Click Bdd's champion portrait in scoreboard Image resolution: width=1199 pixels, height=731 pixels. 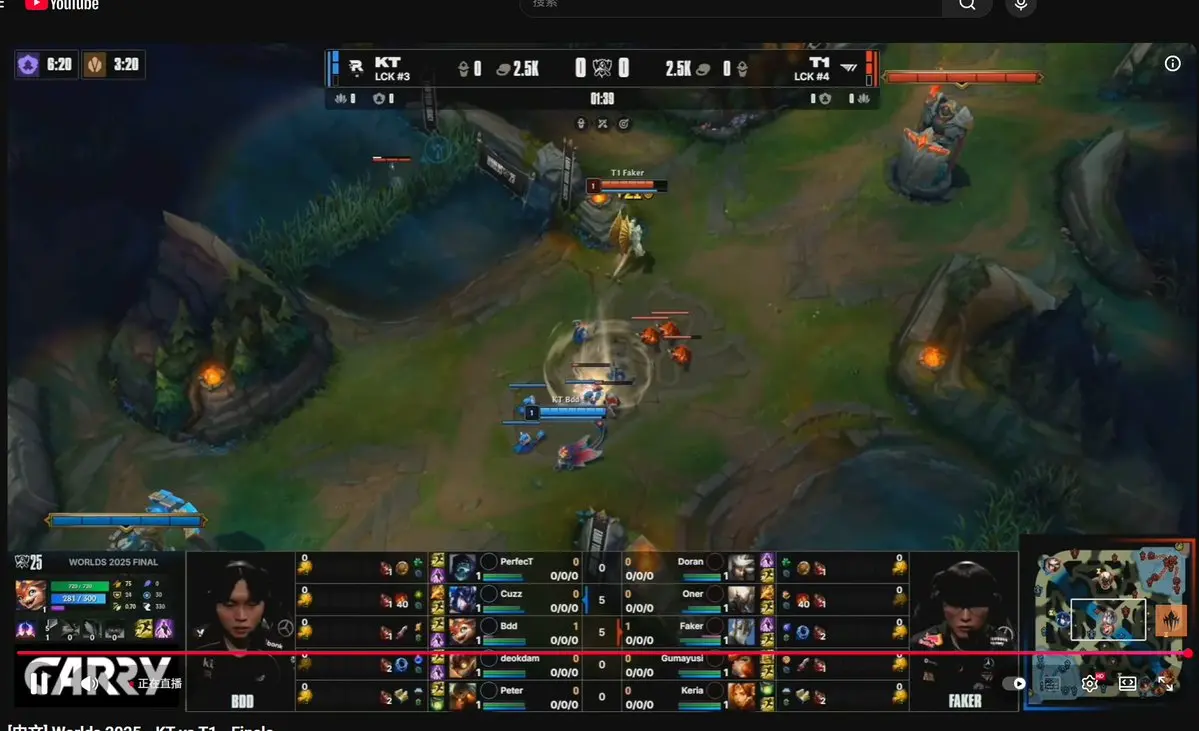click(x=462, y=631)
